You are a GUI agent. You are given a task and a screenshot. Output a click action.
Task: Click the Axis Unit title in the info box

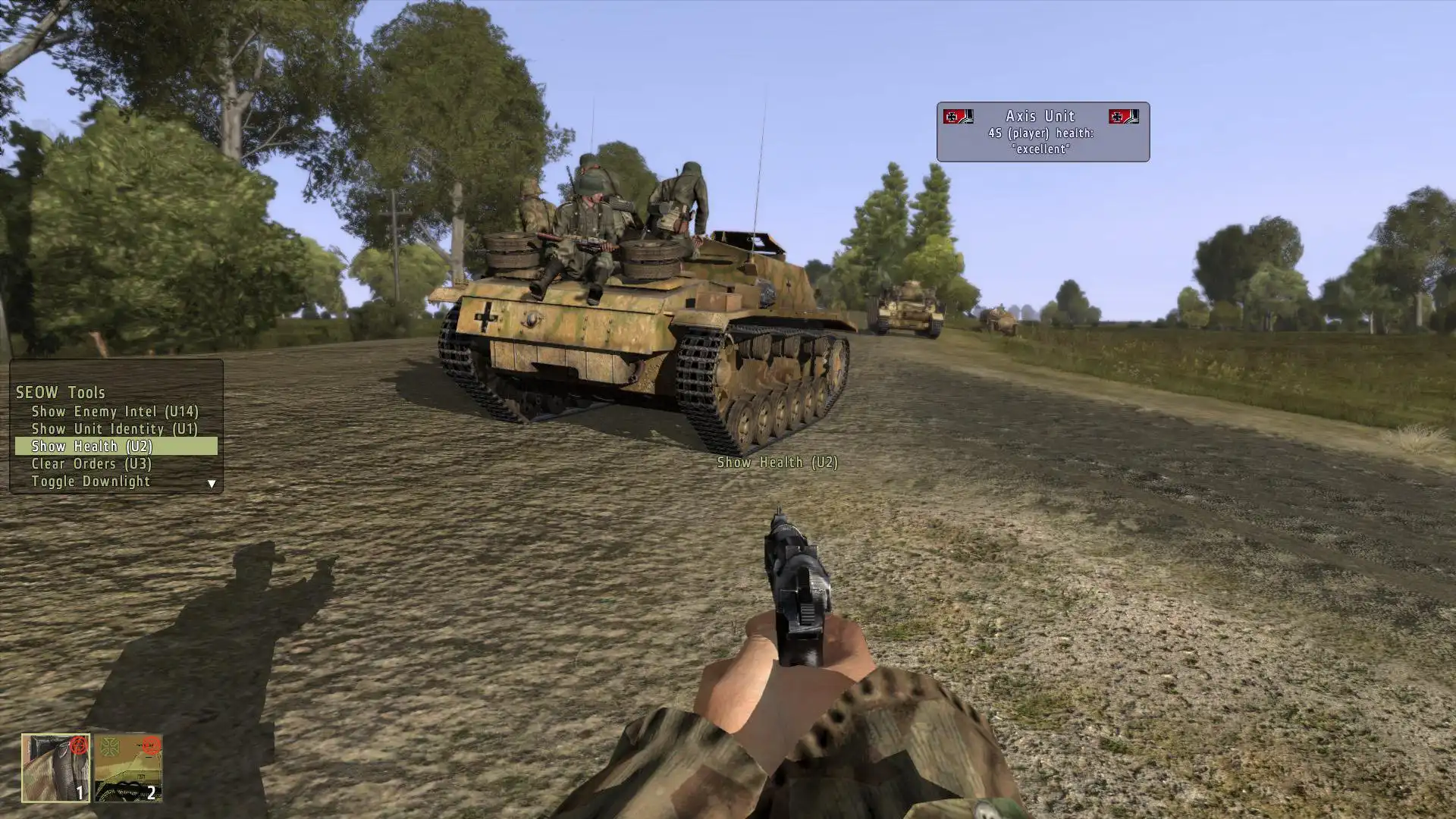(1040, 115)
